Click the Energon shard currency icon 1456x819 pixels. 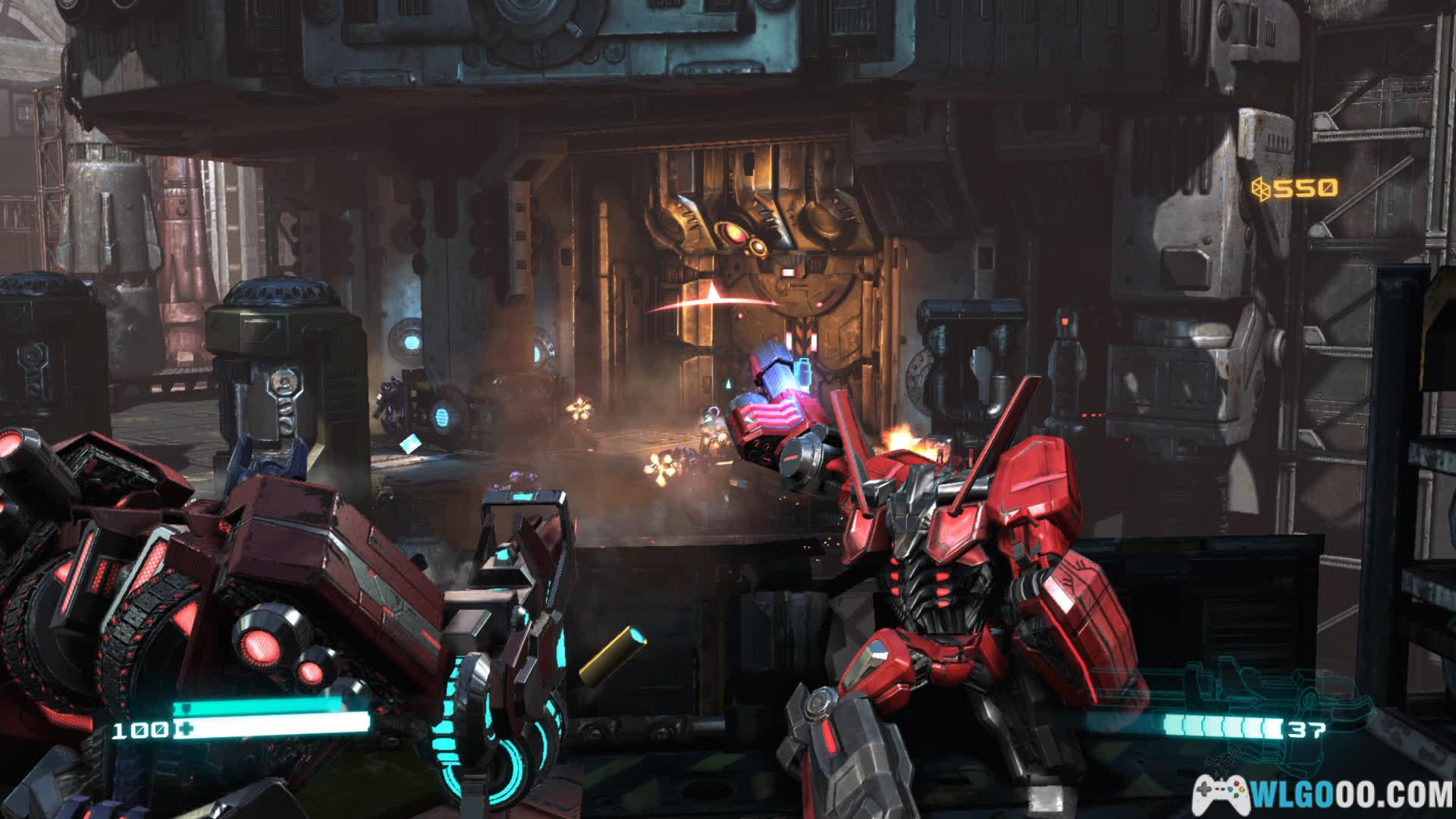pyautogui.click(x=1260, y=187)
